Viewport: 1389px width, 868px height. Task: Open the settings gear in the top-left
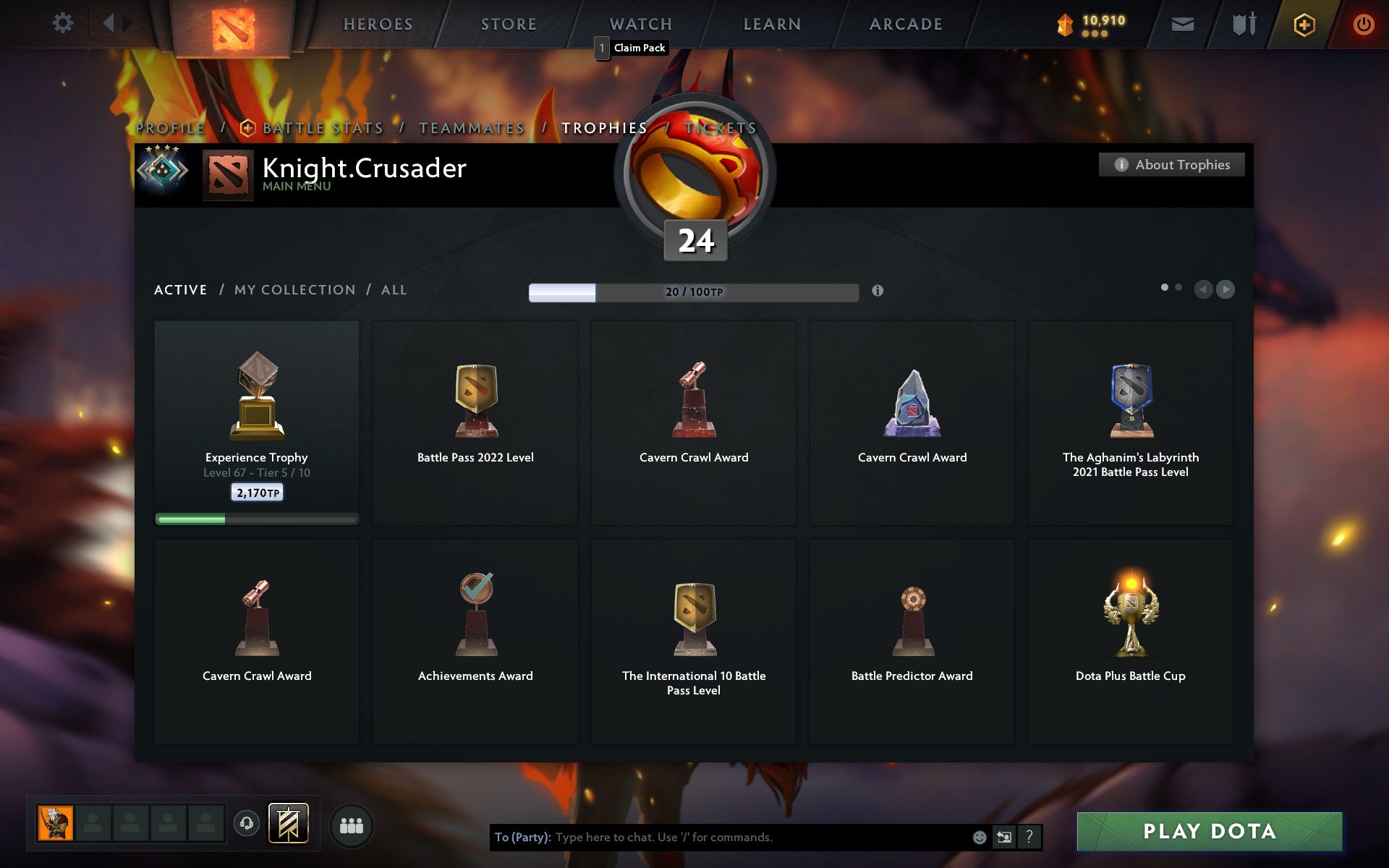click(64, 22)
